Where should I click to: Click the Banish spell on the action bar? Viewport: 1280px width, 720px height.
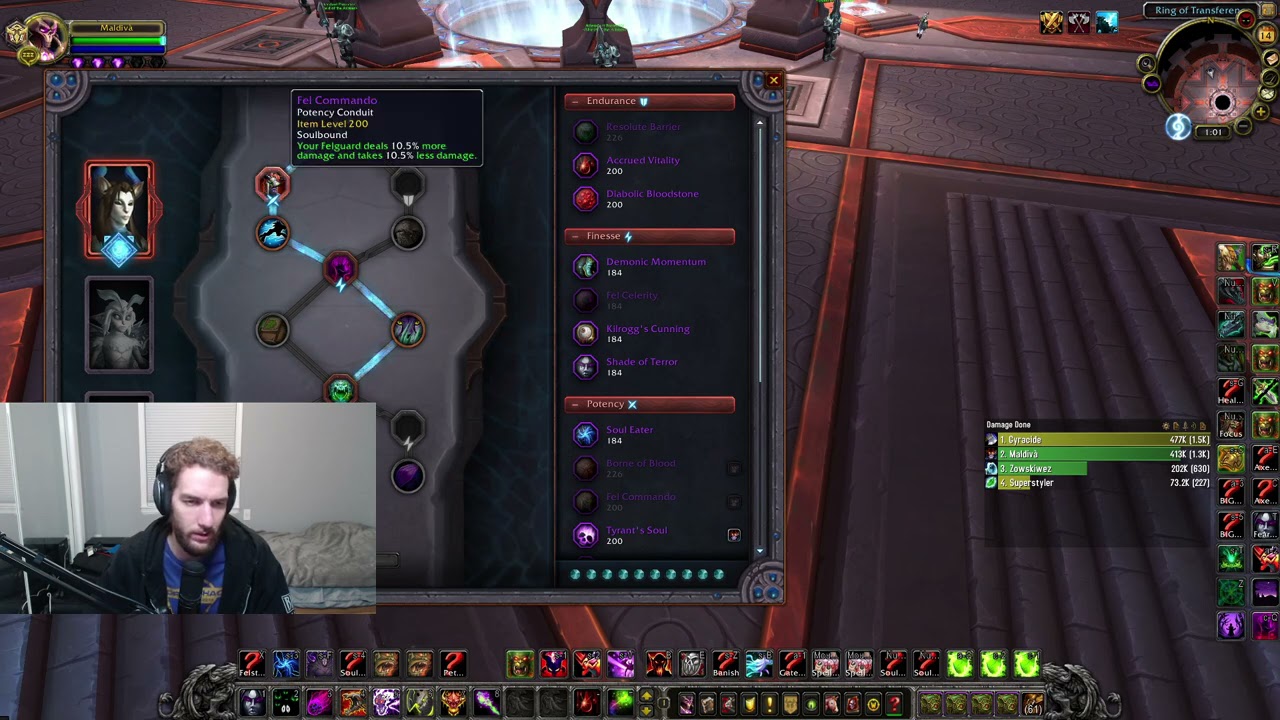coord(726,662)
